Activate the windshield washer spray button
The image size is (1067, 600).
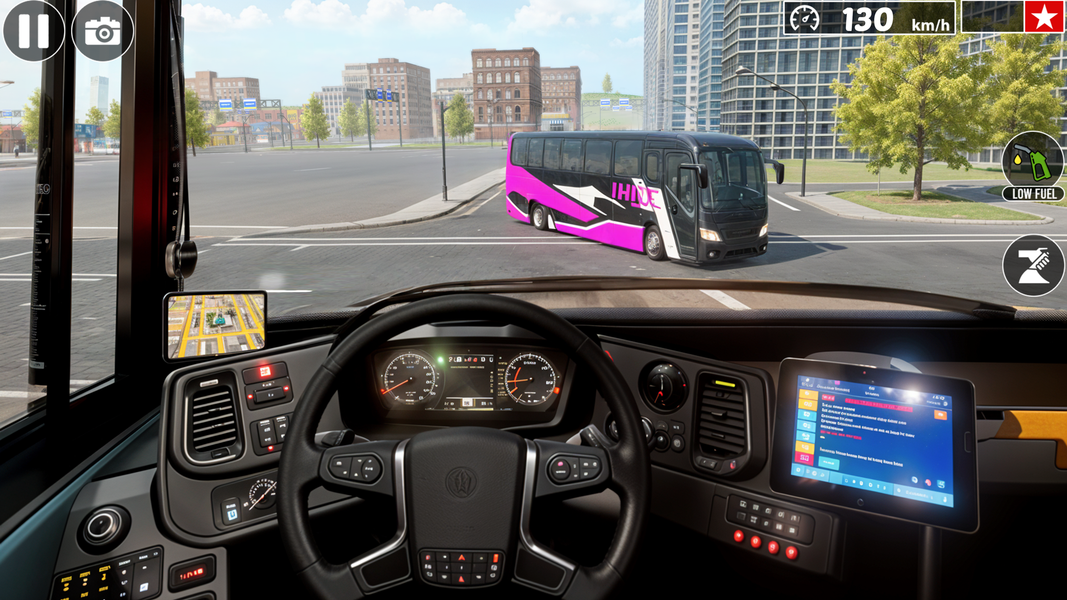(x=1033, y=265)
